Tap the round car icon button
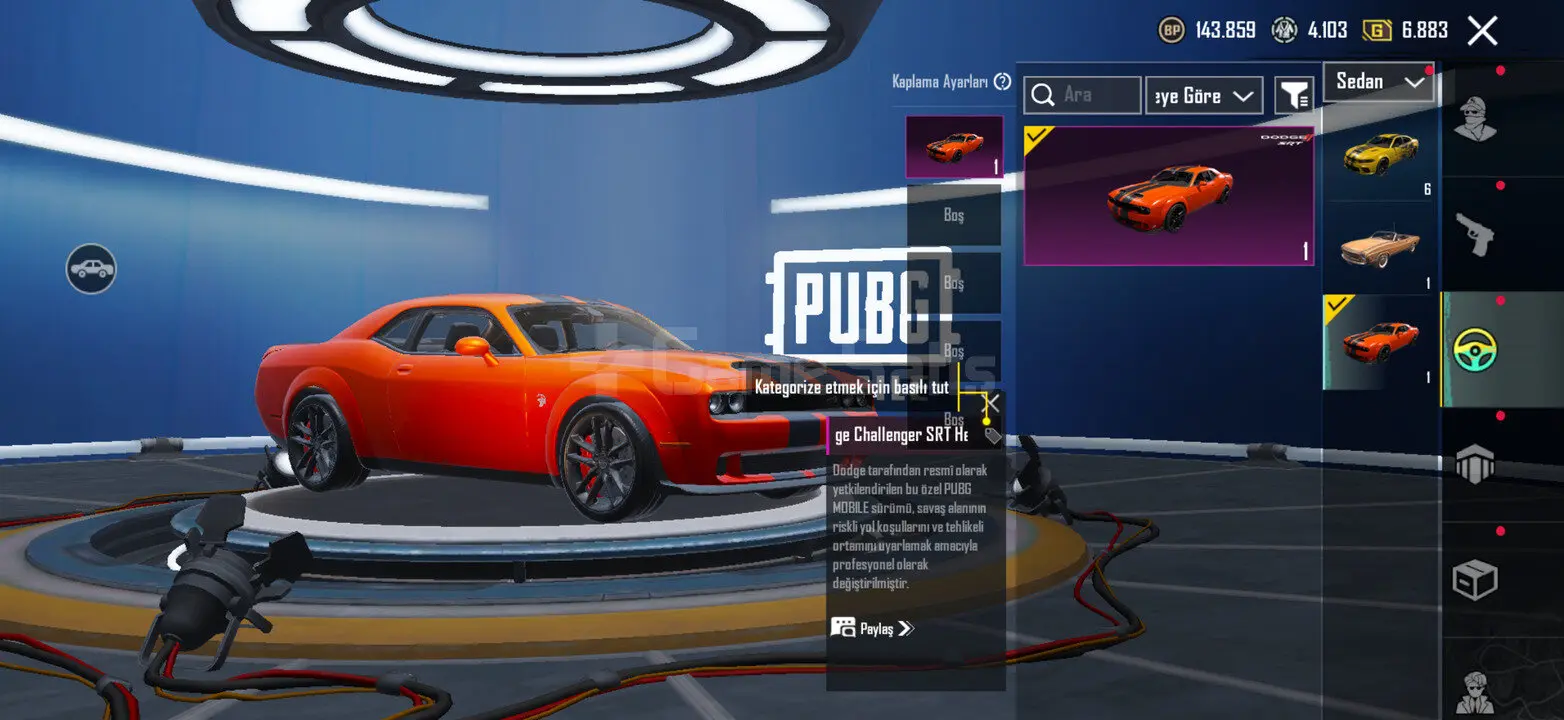Viewport: 1564px width, 720px height. tap(91, 269)
